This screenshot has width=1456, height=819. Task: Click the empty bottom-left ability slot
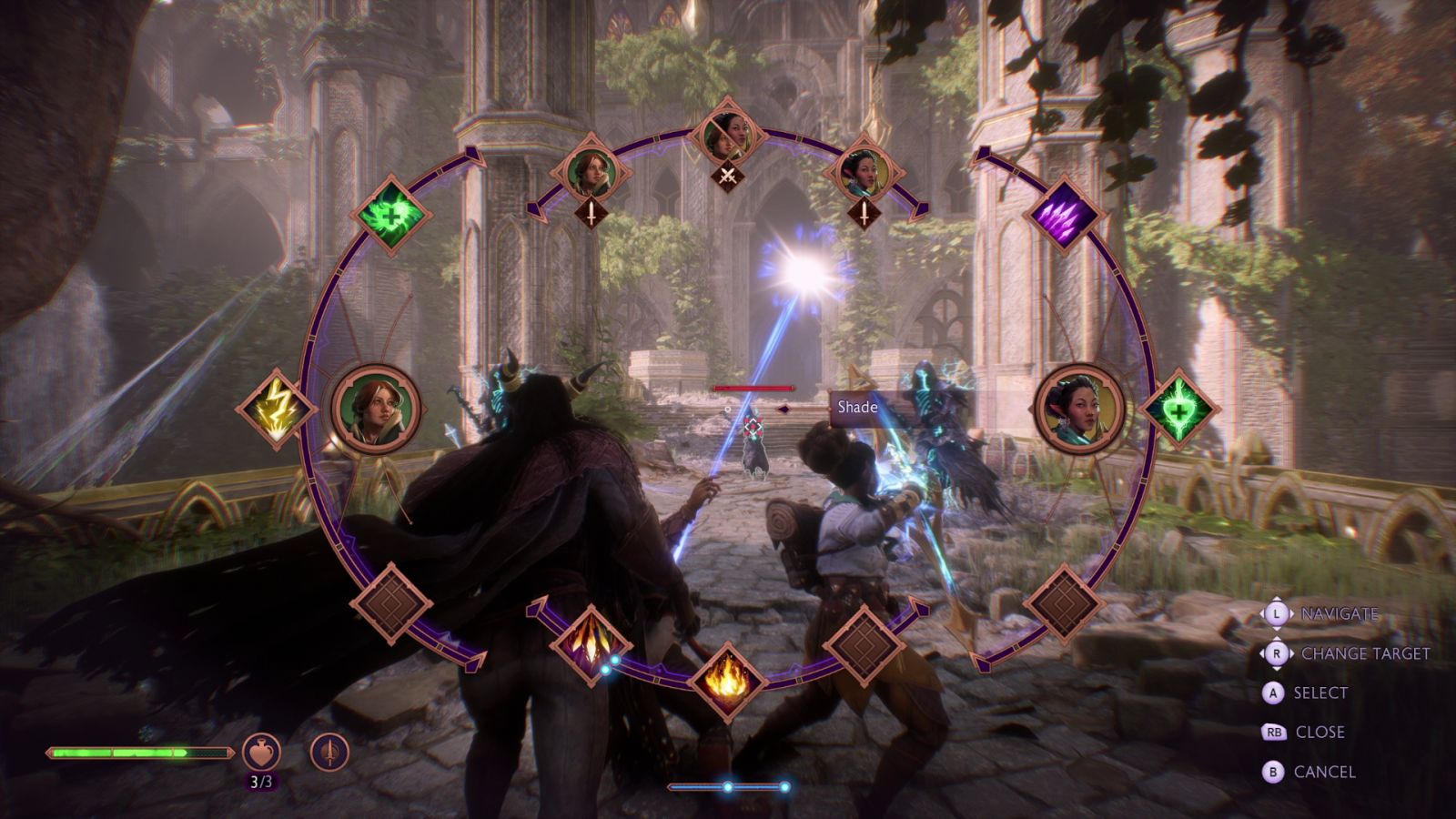(x=393, y=601)
